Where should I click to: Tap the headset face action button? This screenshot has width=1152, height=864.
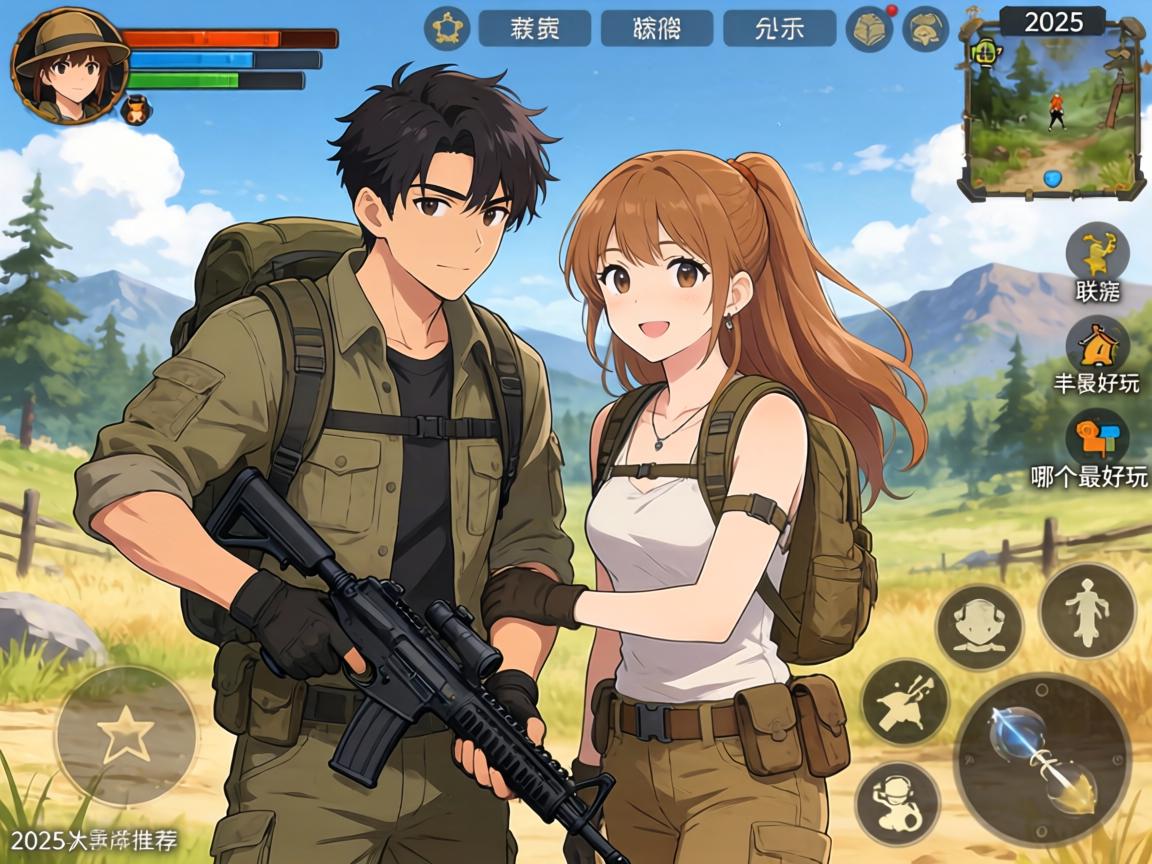pyautogui.click(x=978, y=628)
